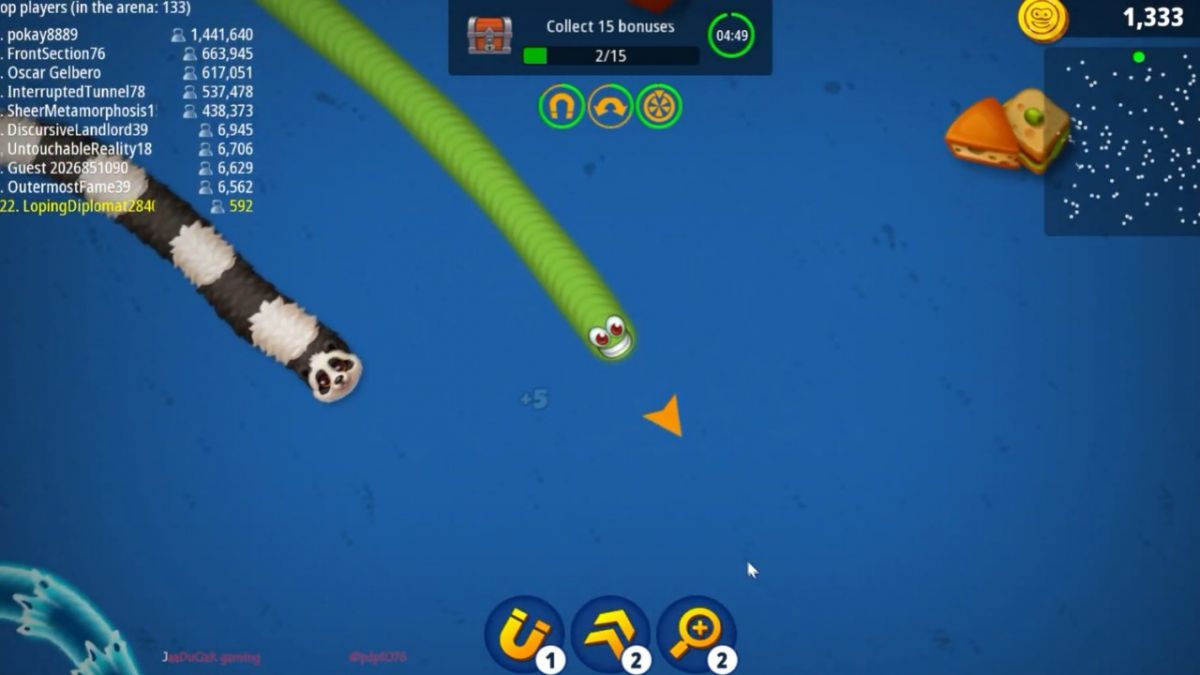This screenshot has width=1200, height=675.
Task: Select the Guest 2026851090 leaderboard entry
Action: pyautogui.click(x=128, y=168)
